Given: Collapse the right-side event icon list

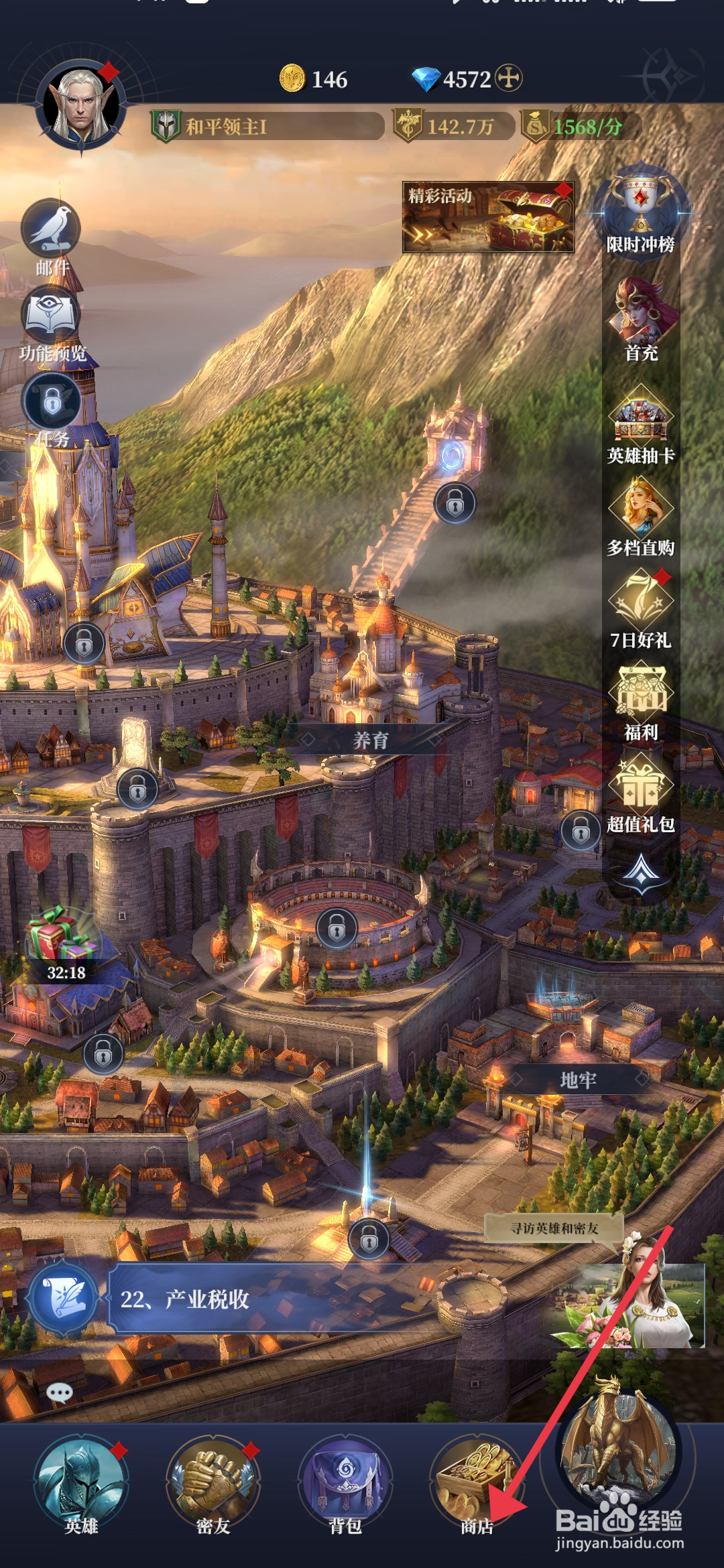Looking at the screenshot, I should tap(642, 872).
